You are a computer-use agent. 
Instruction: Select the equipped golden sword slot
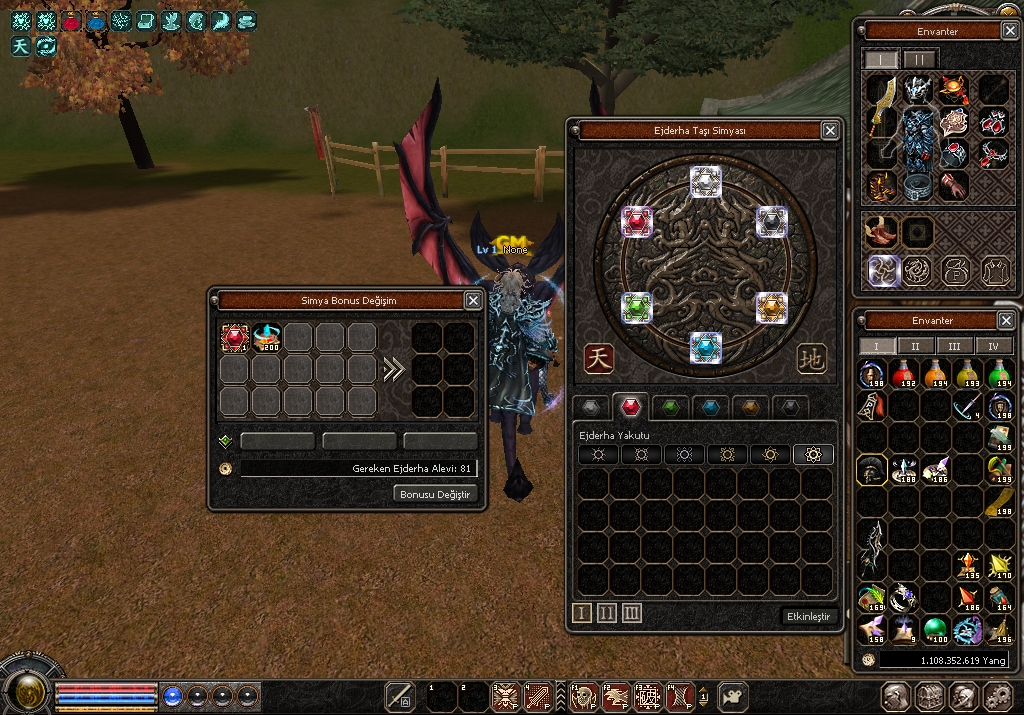[882, 125]
